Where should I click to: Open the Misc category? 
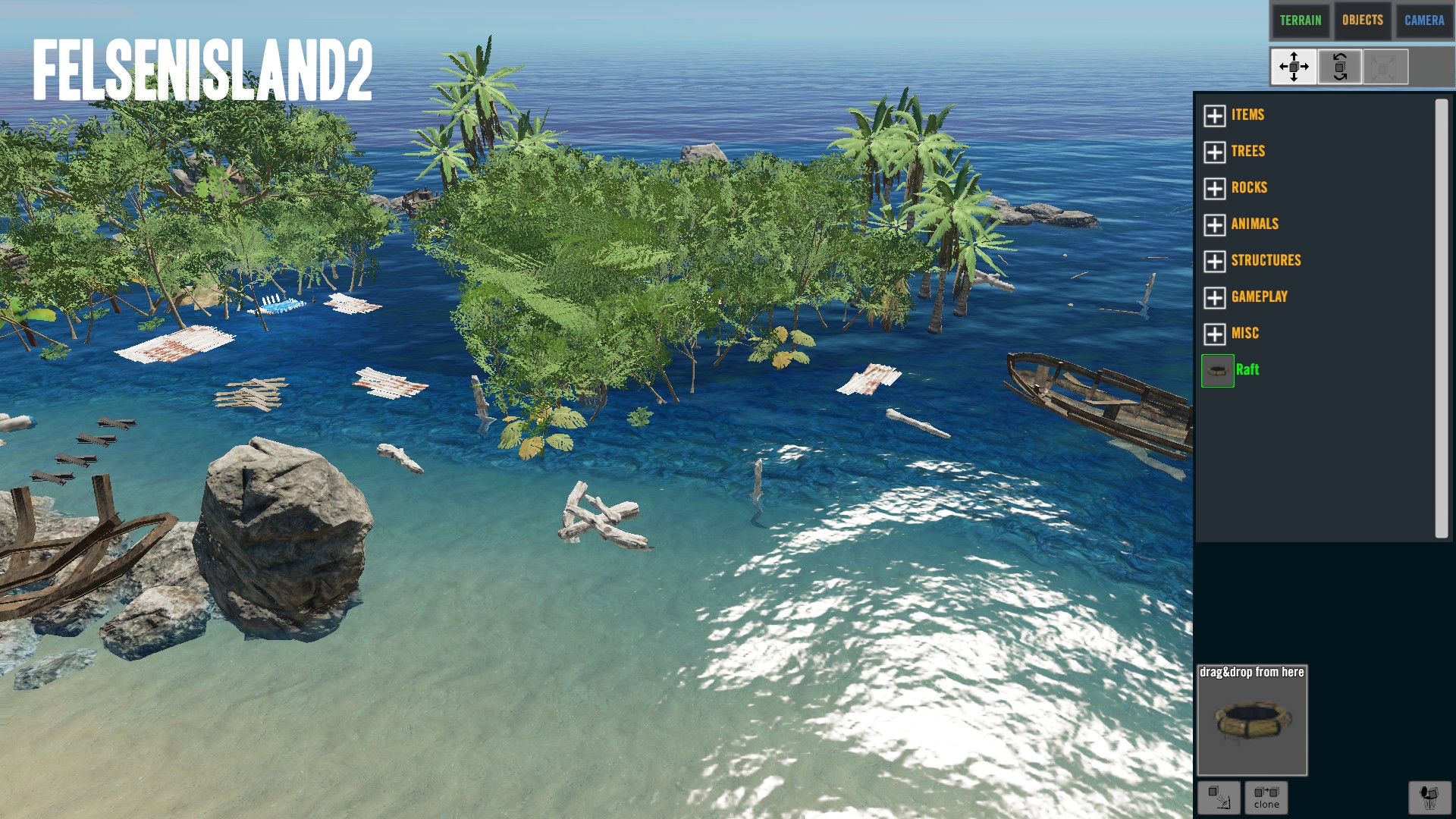coord(1214,334)
